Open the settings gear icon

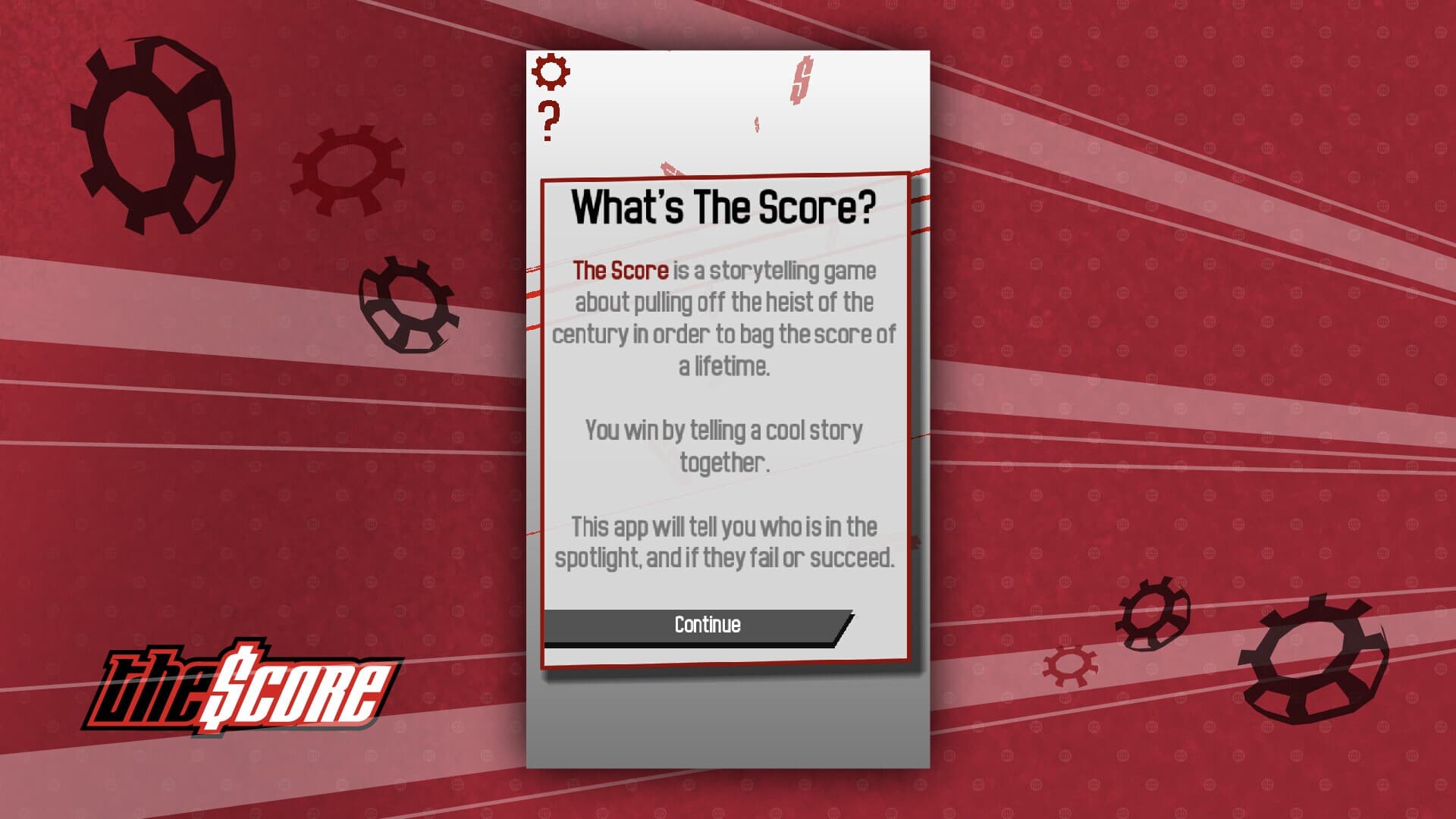552,72
